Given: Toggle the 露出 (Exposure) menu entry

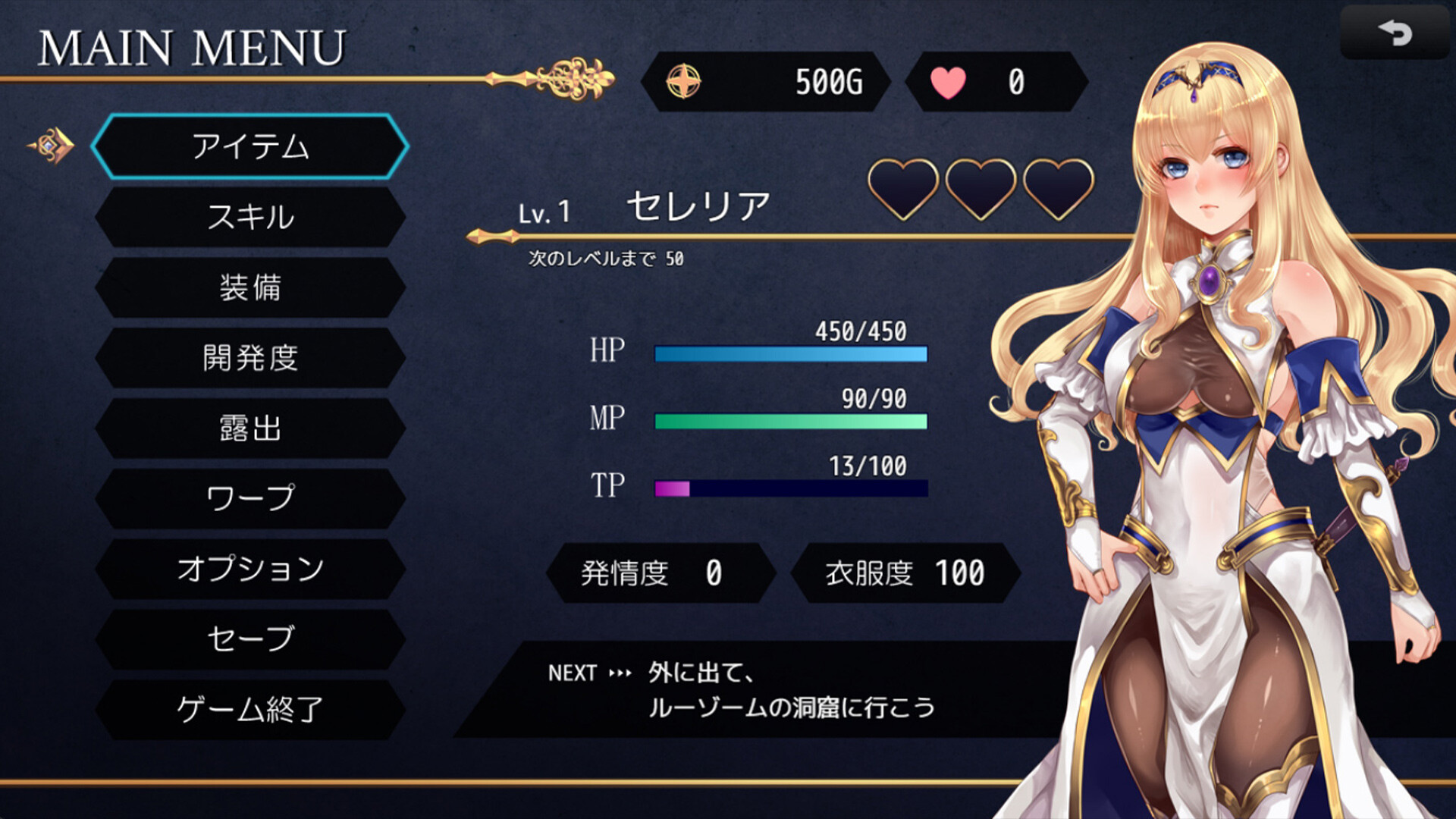Looking at the screenshot, I should 250,428.
